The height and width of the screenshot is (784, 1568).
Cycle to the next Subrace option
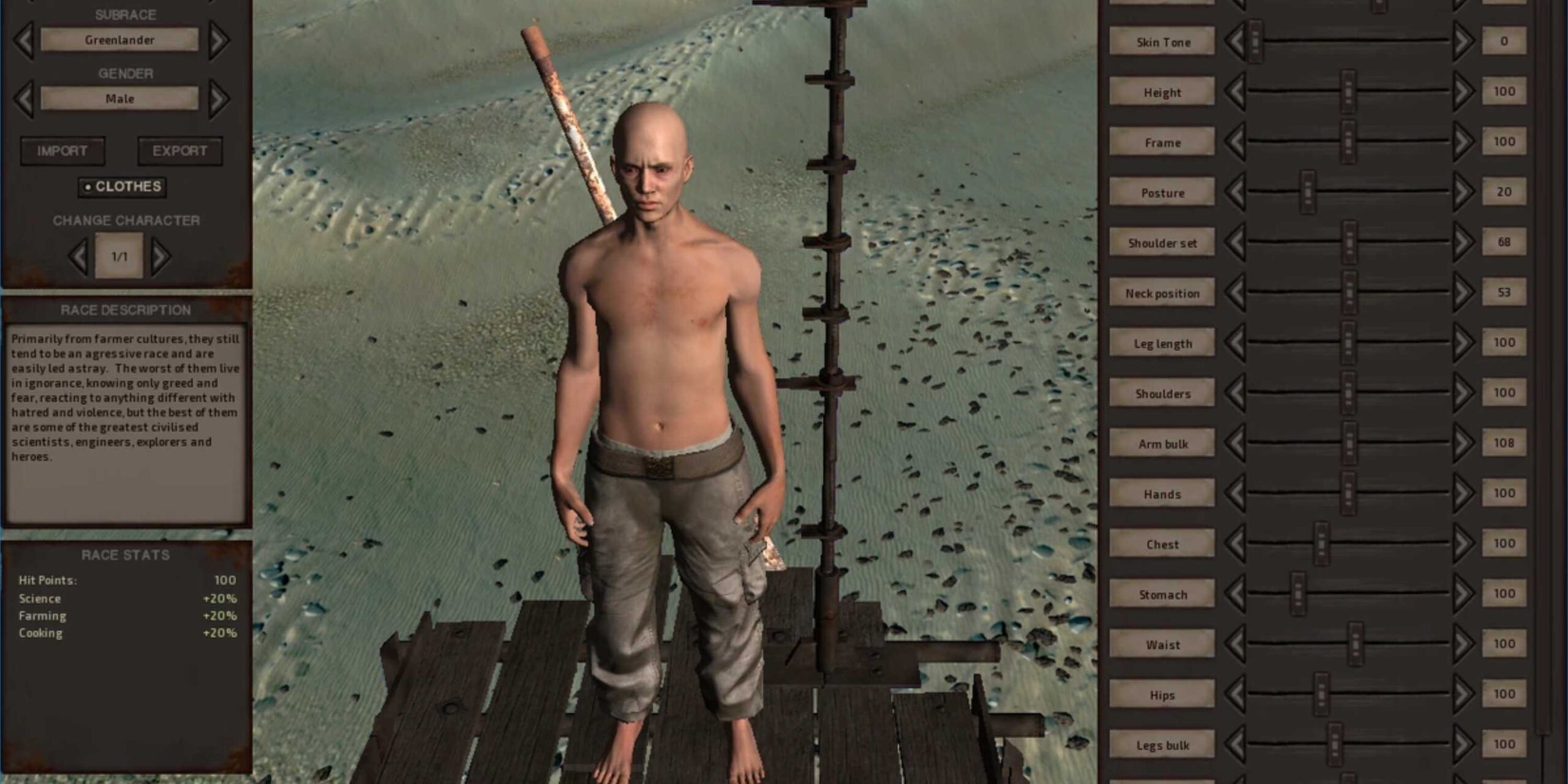click(221, 39)
